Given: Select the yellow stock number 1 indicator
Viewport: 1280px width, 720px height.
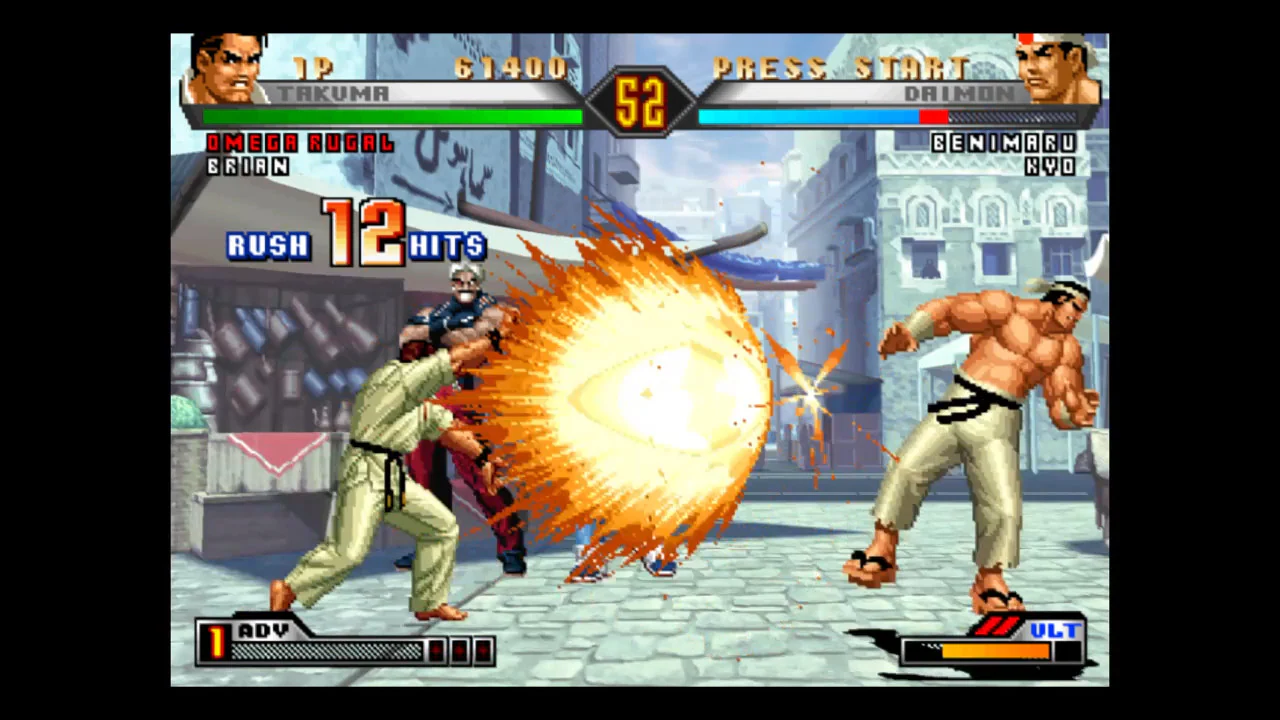Looking at the screenshot, I should [x=215, y=643].
